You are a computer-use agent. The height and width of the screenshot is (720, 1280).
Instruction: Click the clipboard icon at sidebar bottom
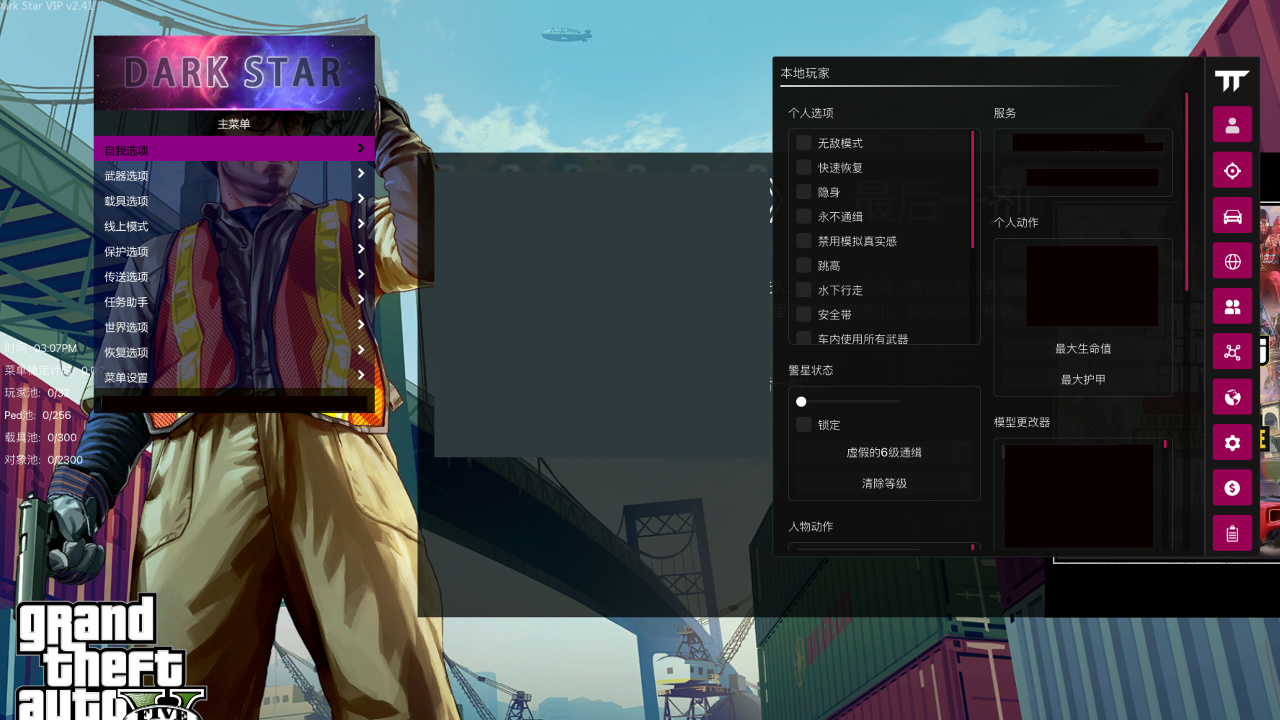click(x=1232, y=533)
